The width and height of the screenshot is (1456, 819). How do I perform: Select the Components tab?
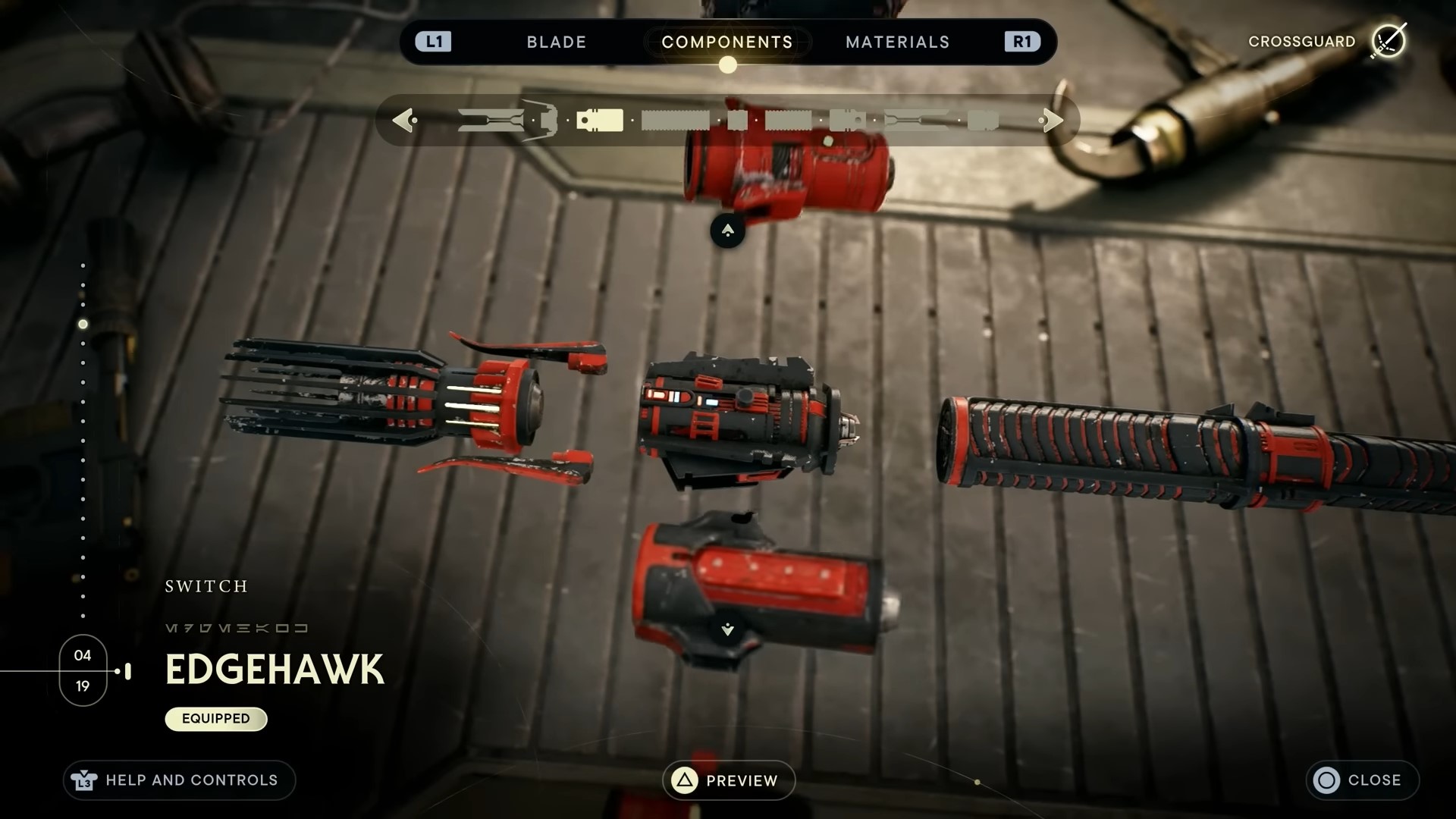(726, 42)
